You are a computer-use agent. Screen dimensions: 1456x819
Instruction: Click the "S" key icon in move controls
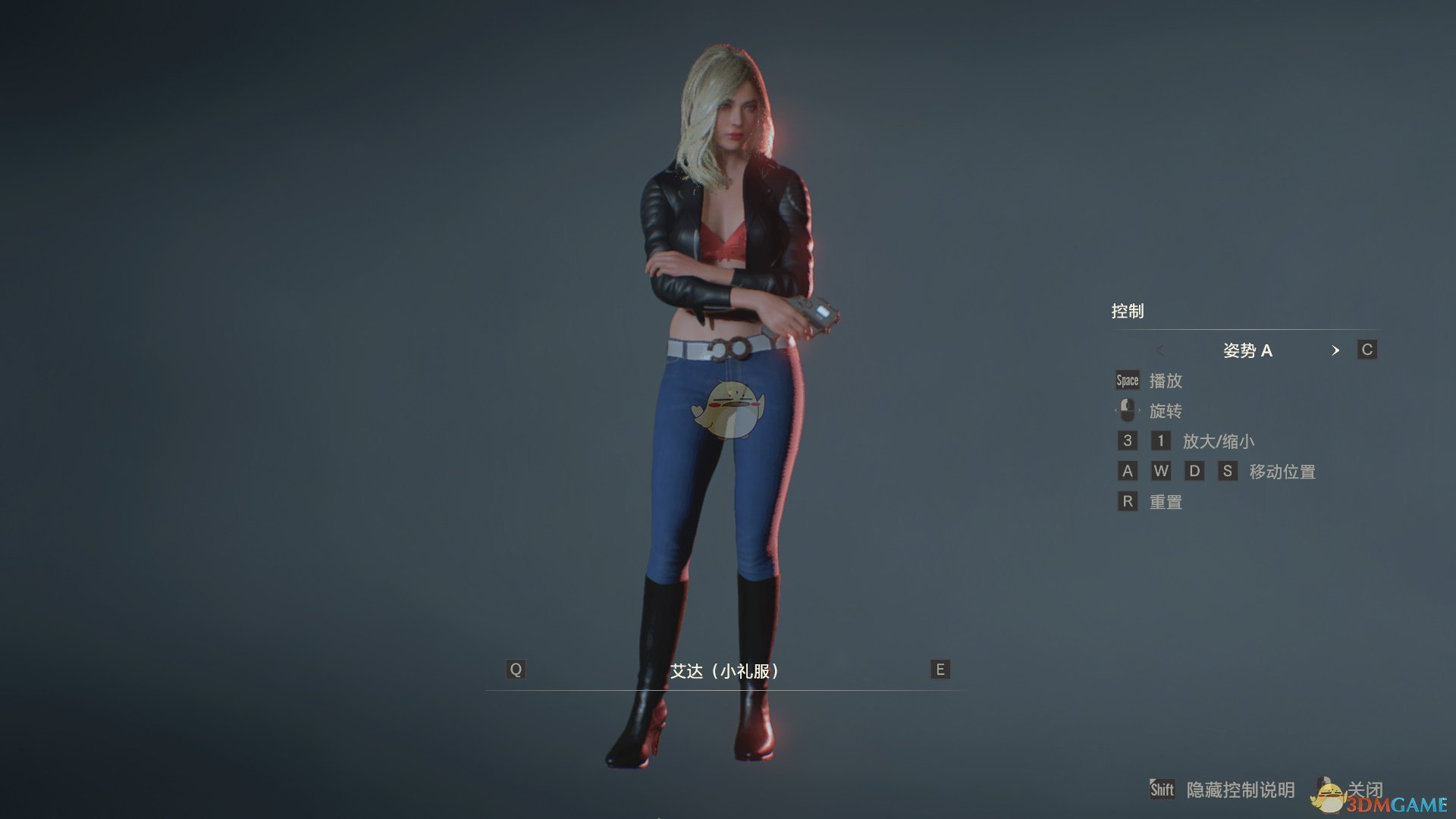1229,471
